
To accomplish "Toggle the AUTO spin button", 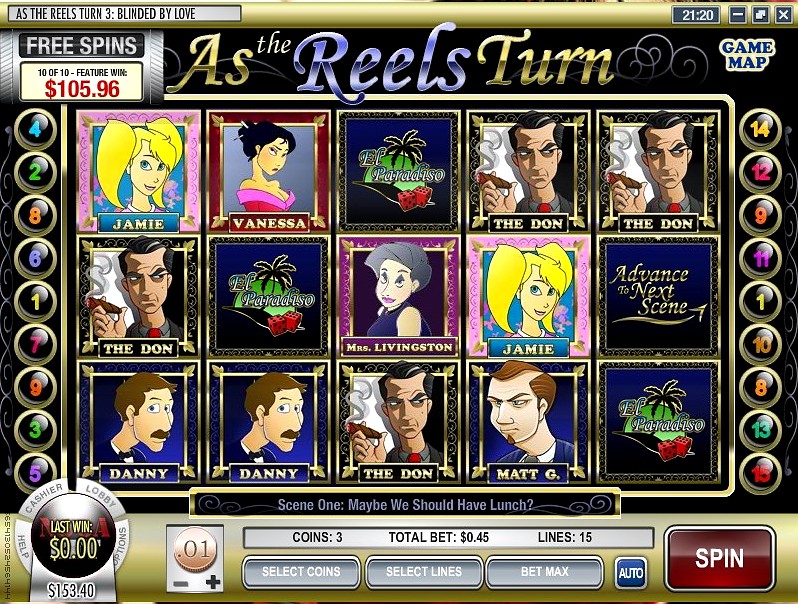I will pos(630,574).
